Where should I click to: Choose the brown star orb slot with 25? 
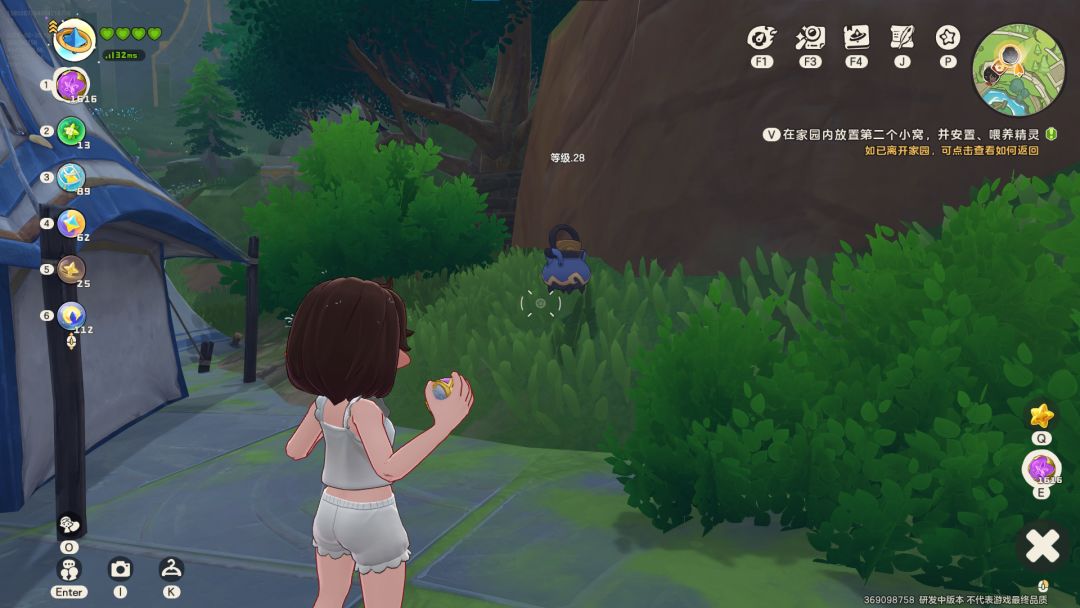click(x=71, y=269)
